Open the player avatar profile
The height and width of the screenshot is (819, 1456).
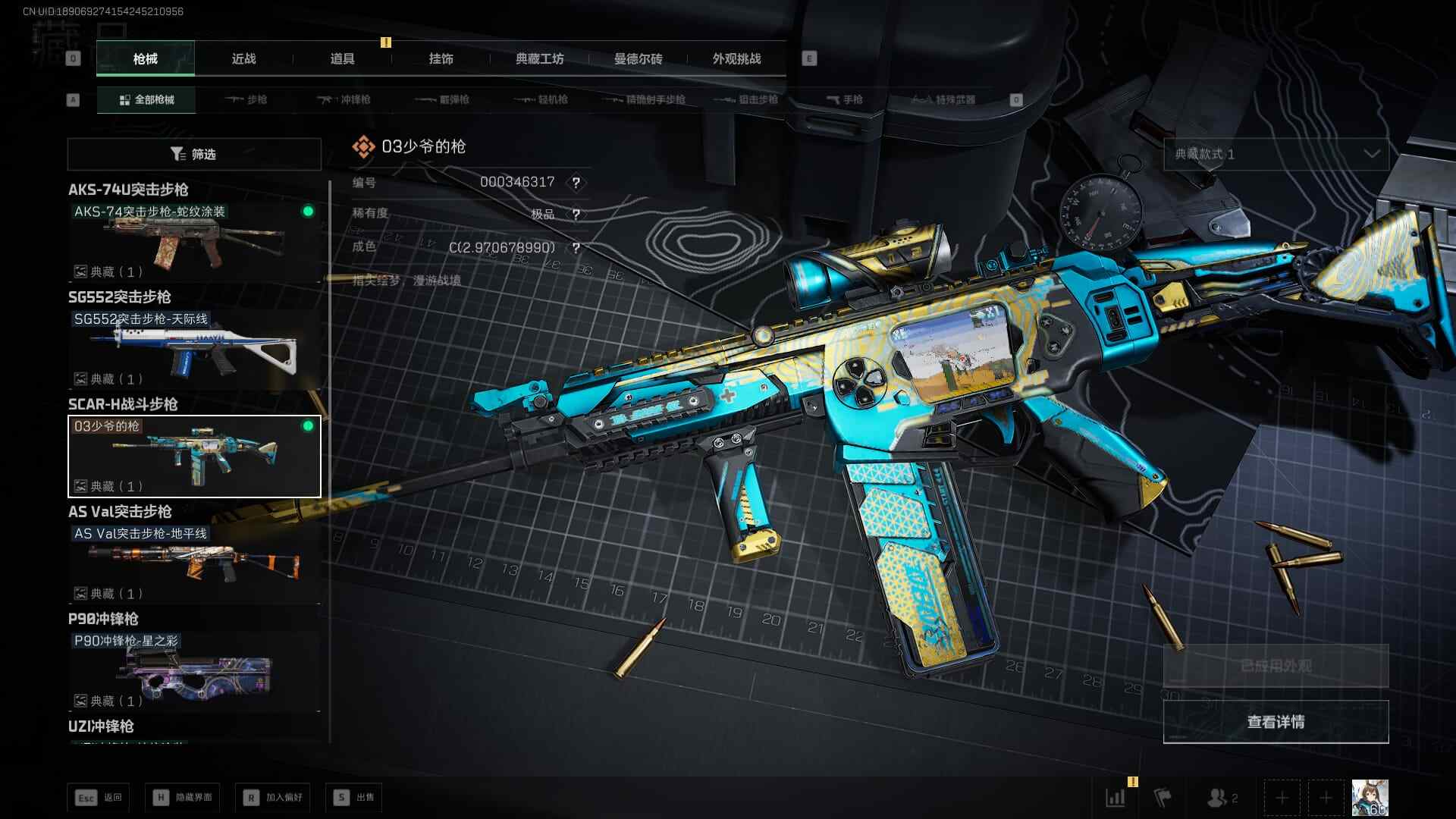[x=1370, y=798]
